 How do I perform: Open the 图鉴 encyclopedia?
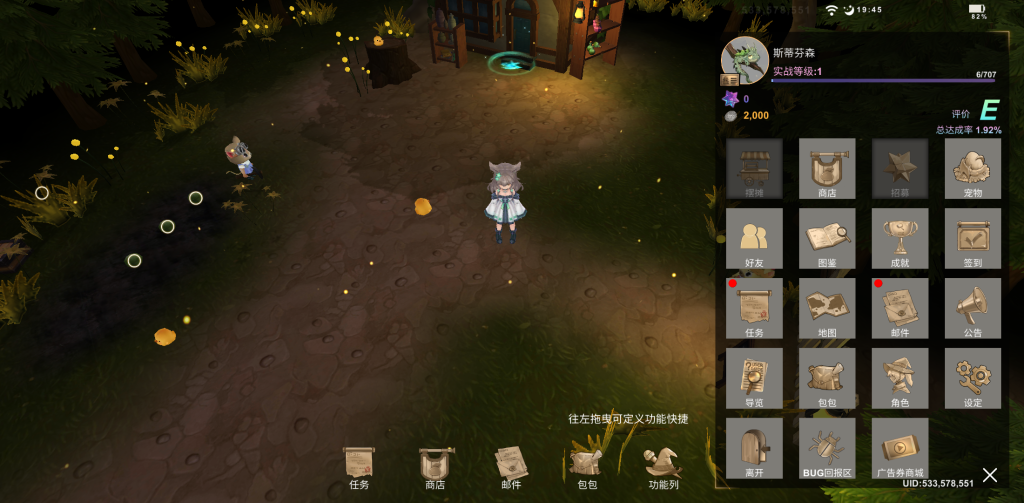827,238
